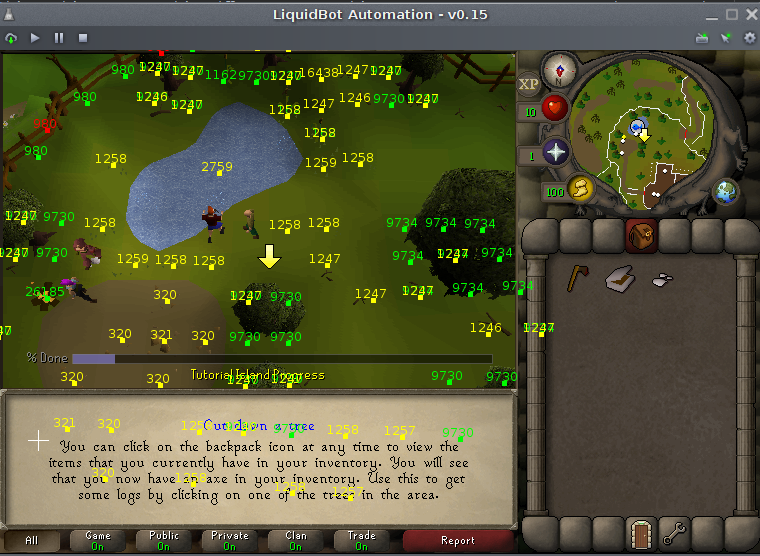Activate the quick-prayers orb
Image resolution: width=760 pixels, height=556 pixels.
pos(555,153)
